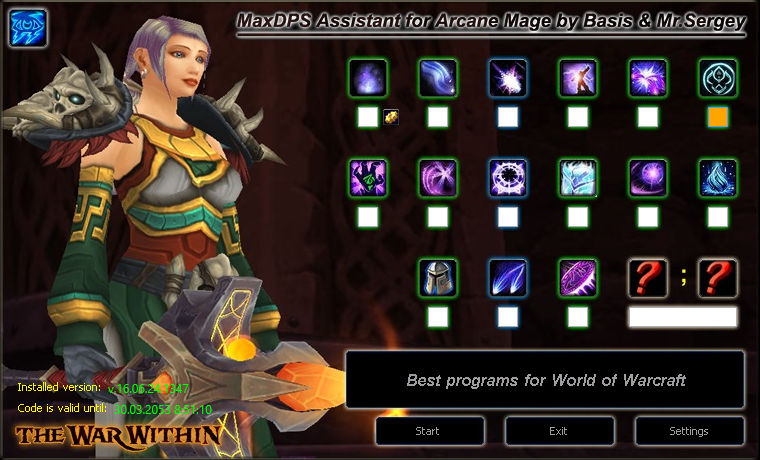
Task: Click the small gold nugget icon
Action: pyautogui.click(x=391, y=117)
